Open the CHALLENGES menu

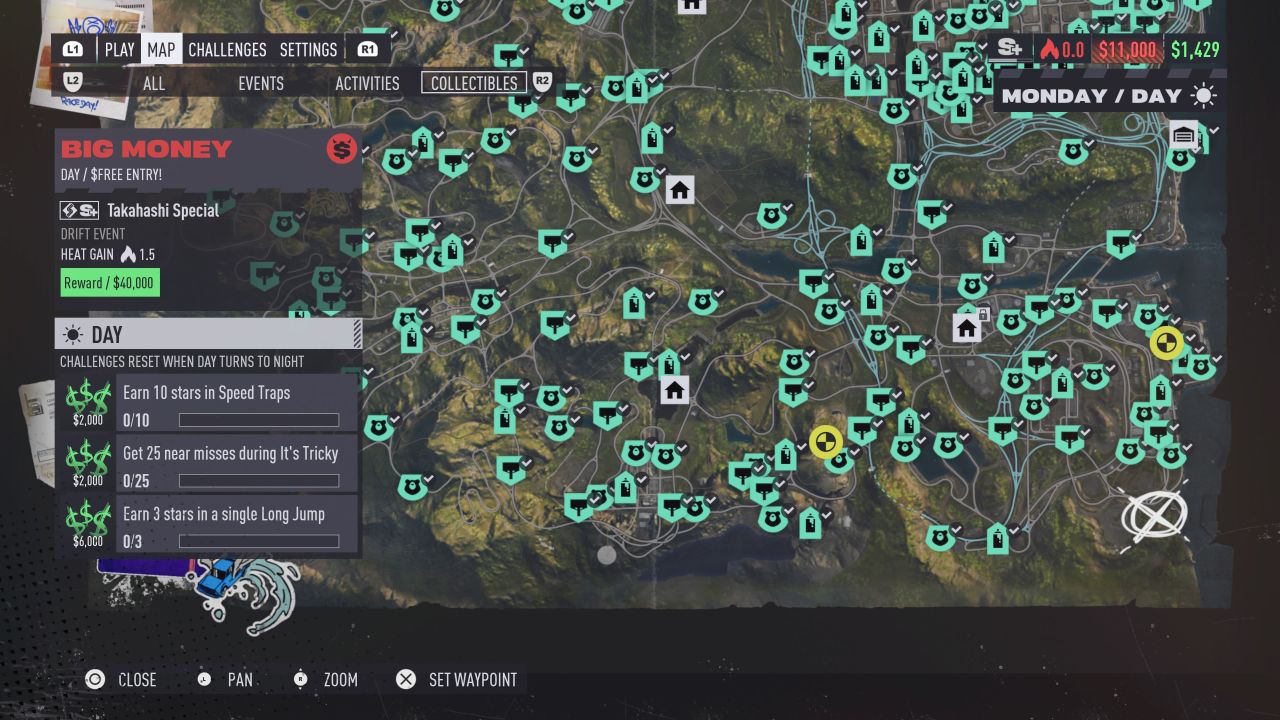[227, 49]
